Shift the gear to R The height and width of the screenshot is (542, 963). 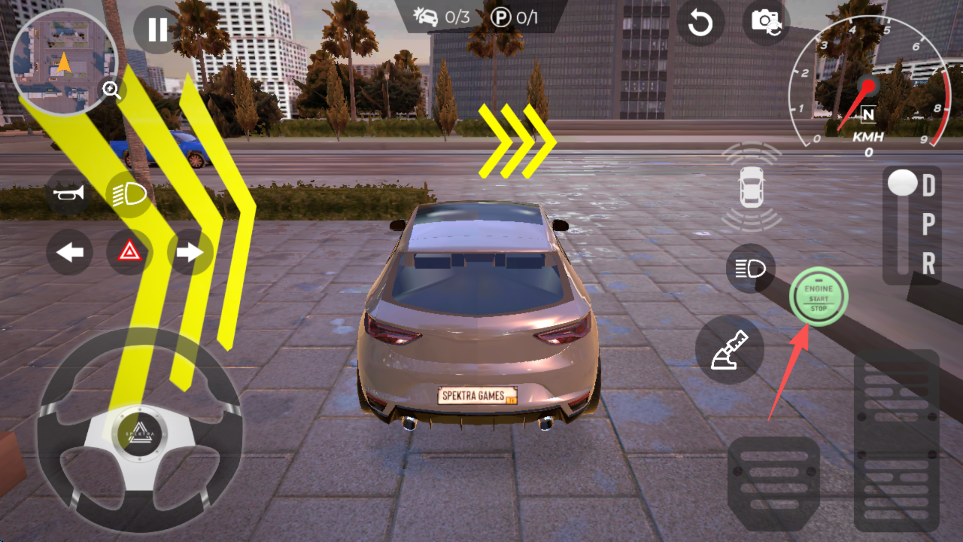pos(929,263)
